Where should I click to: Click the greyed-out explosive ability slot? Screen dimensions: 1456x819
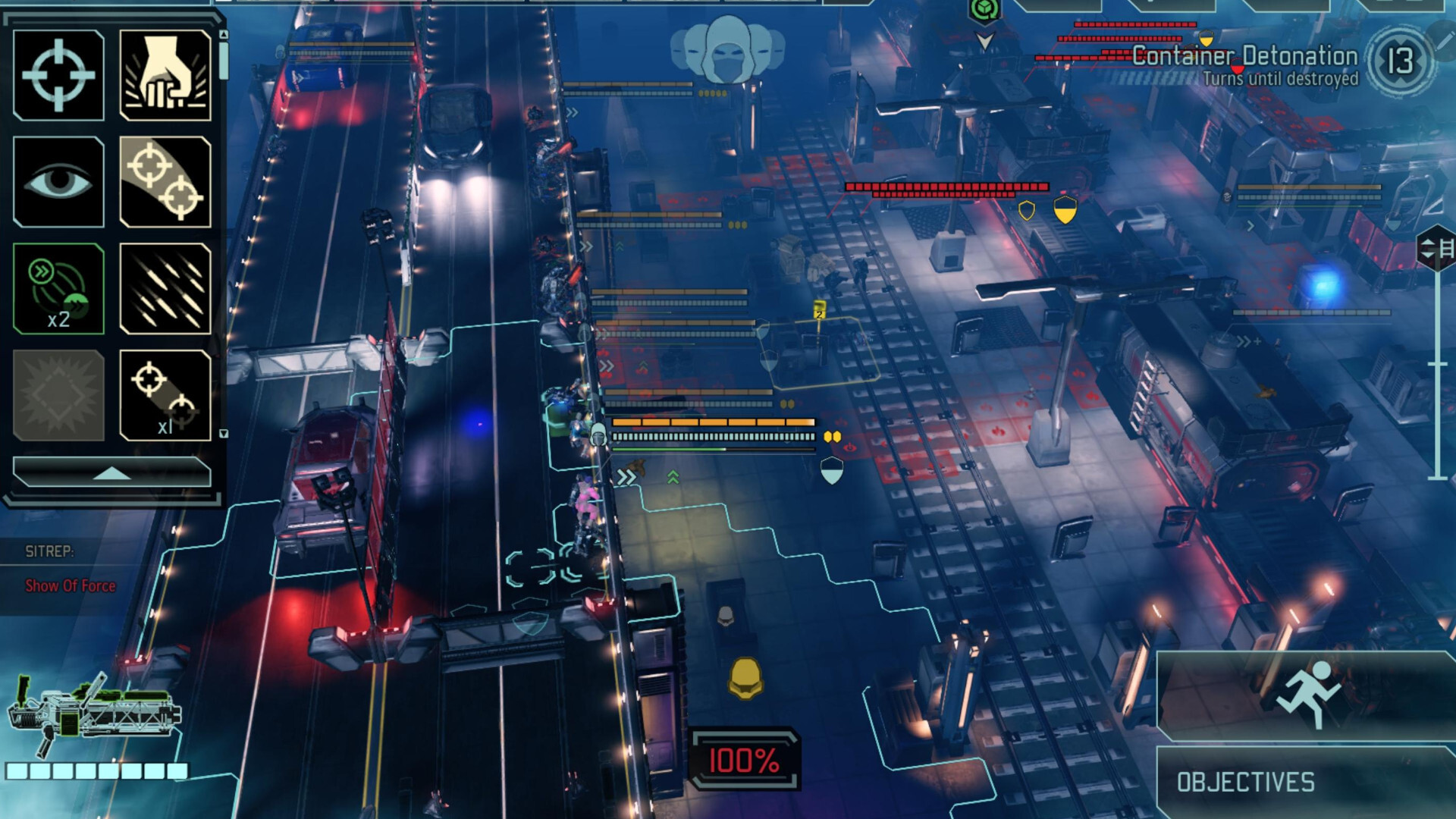click(x=57, y=394)
